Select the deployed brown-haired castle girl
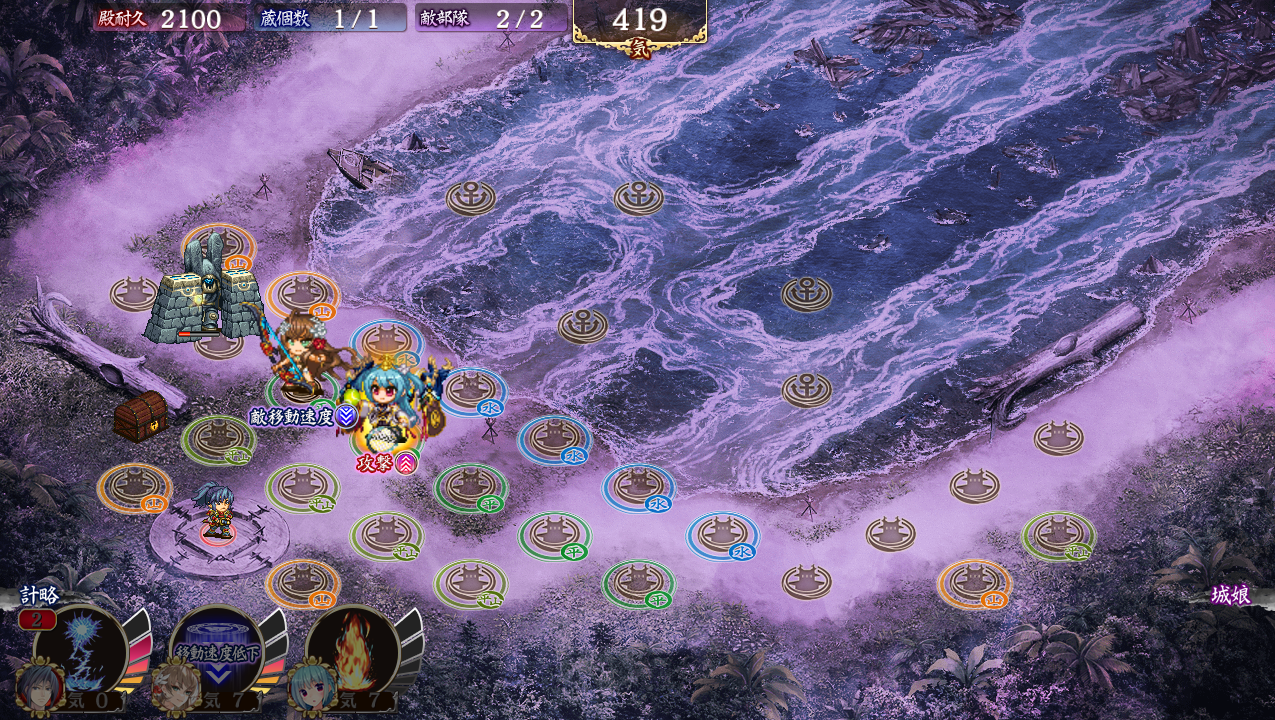This screenshot has width=1275, height=720. [x=297, y=353]
